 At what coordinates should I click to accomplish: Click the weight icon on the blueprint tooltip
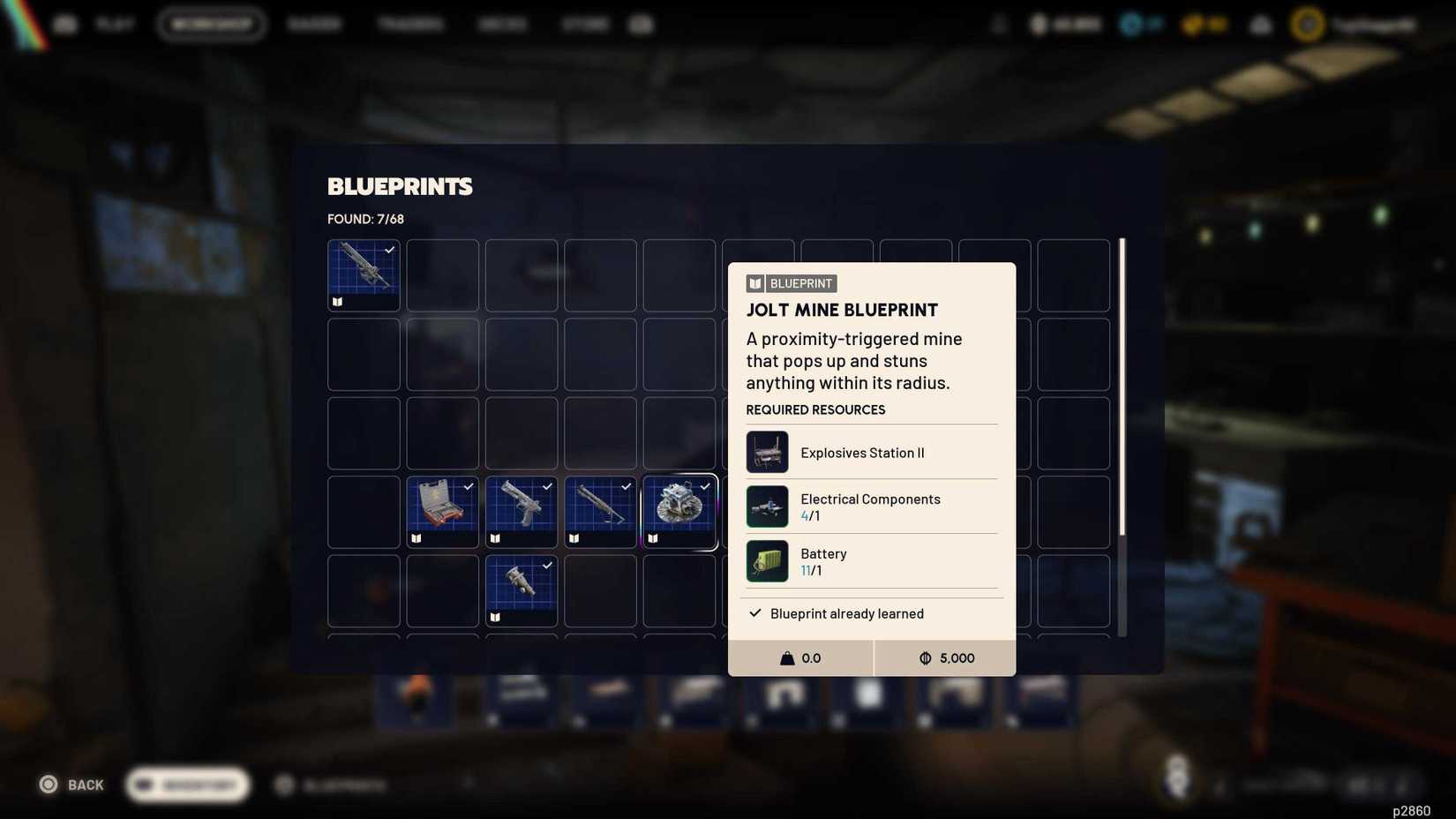tap(786, 657)
